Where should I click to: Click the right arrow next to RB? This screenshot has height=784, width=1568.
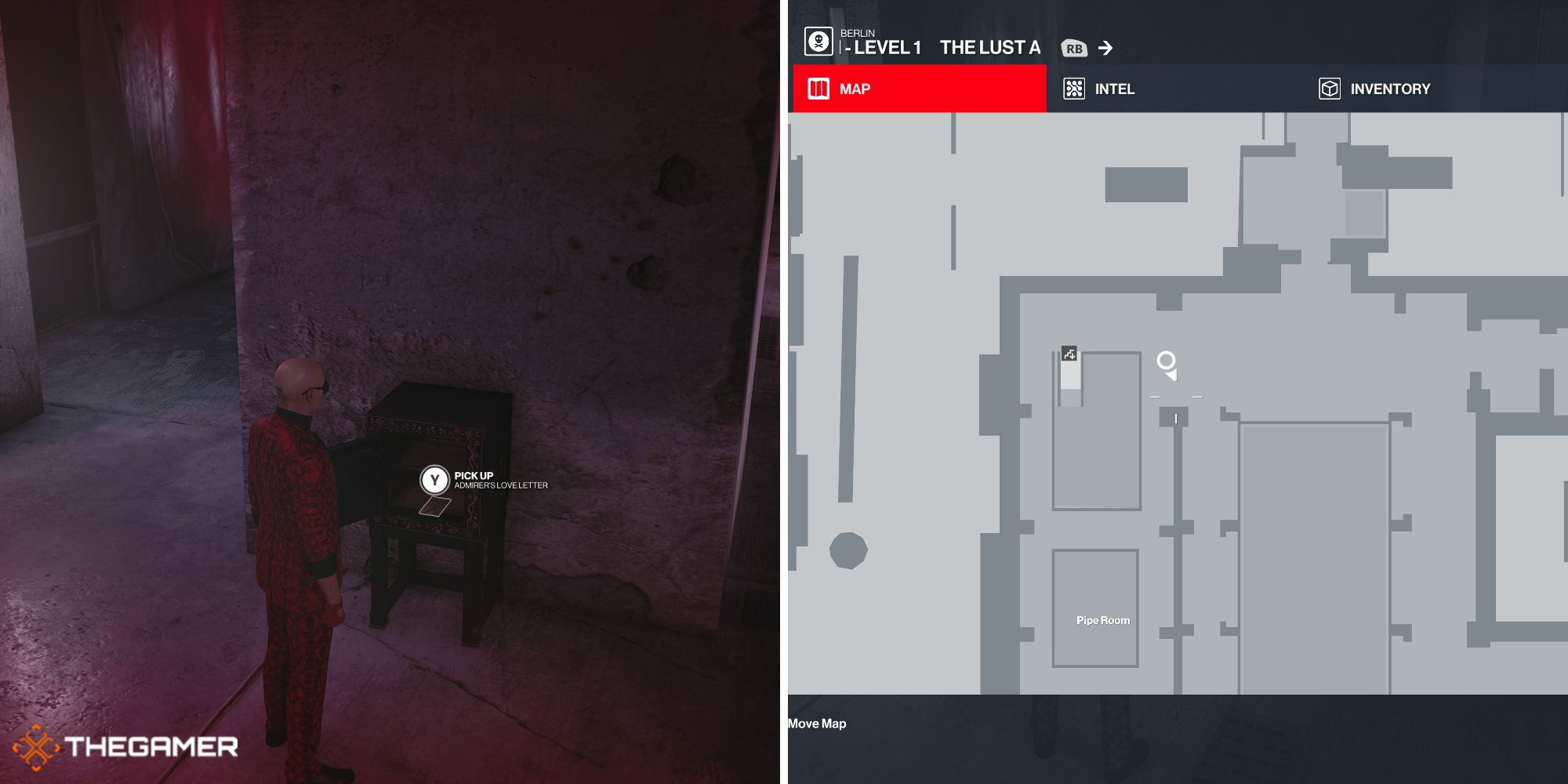(x=1107, y=48)
